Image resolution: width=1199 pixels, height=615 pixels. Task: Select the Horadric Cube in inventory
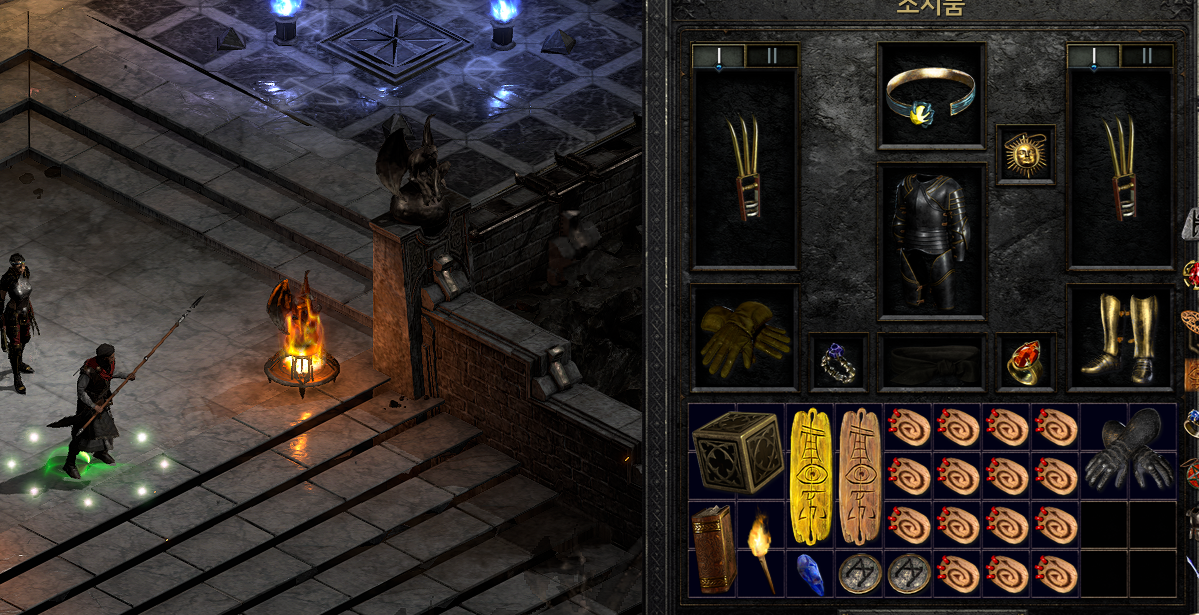(738, 451)
